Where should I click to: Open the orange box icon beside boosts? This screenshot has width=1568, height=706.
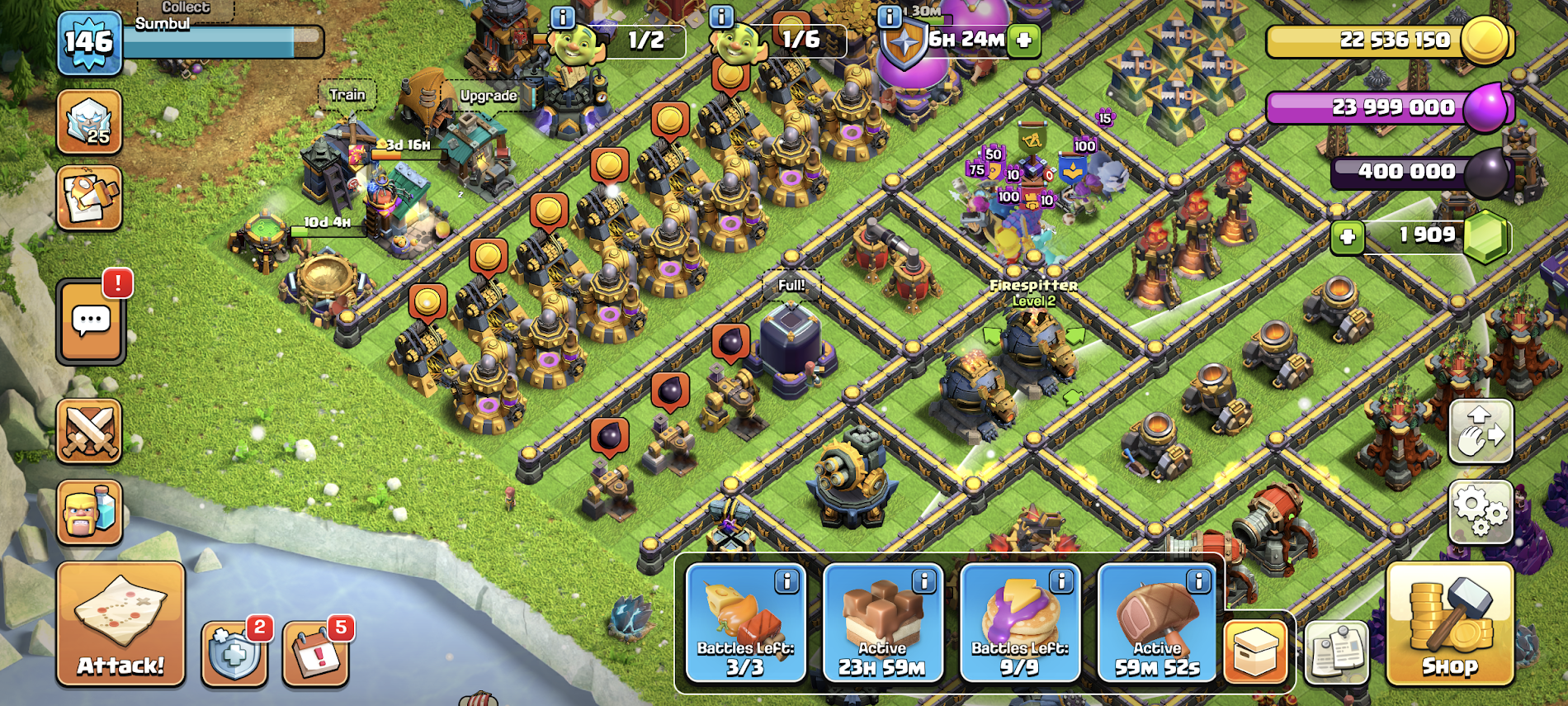(1255, 652)
